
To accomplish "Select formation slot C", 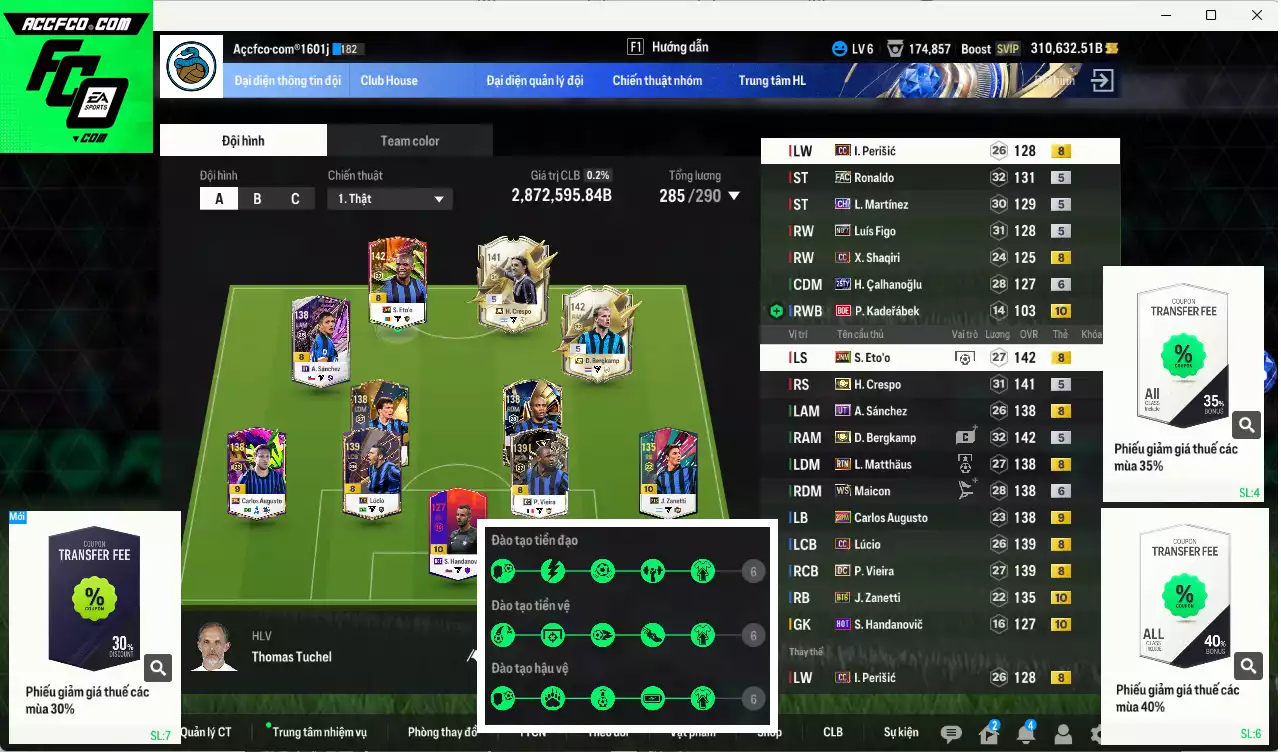I will click(x=296, y=198).
